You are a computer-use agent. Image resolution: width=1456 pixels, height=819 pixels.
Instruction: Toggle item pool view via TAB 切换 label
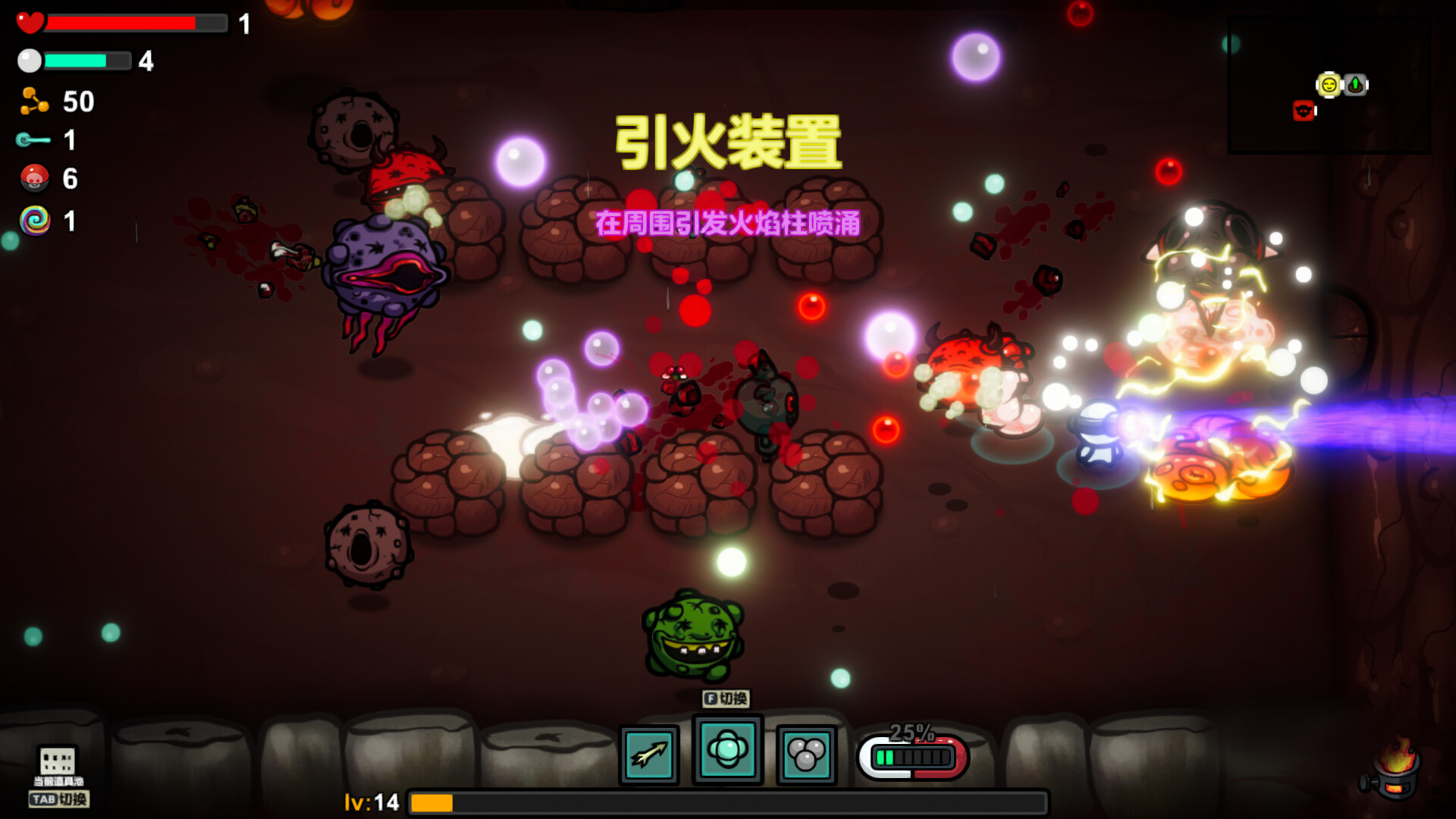59,799
